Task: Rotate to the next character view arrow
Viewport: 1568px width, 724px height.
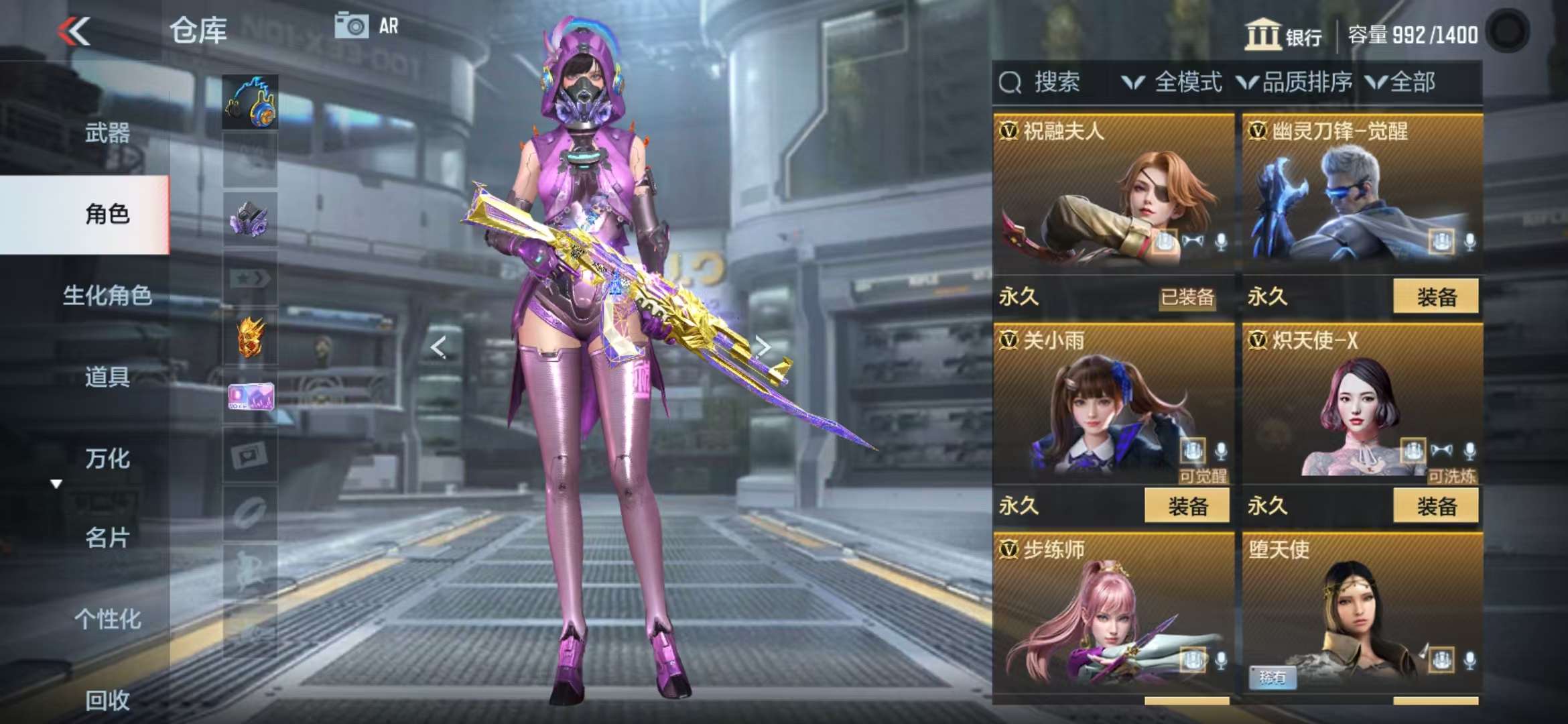Action: (x=763, y=346)
